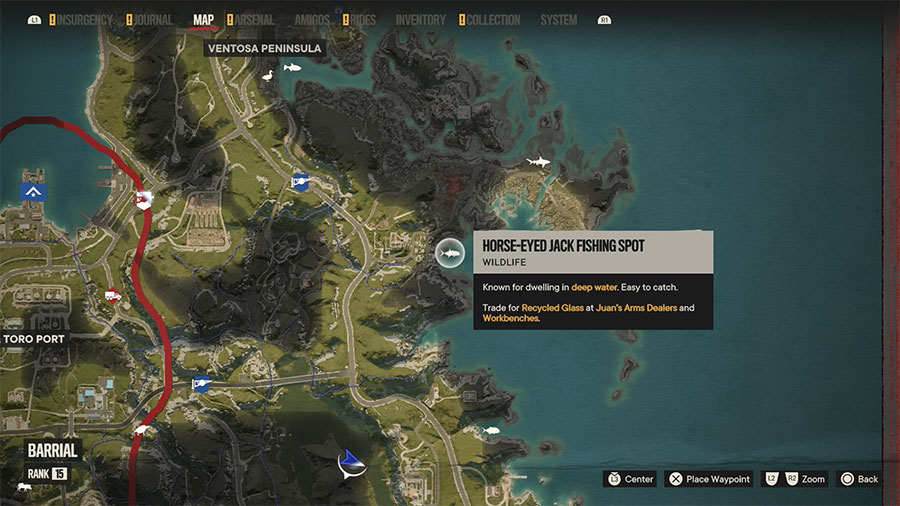
Task: Select the red truck map marker
Action: coord(112,295)
